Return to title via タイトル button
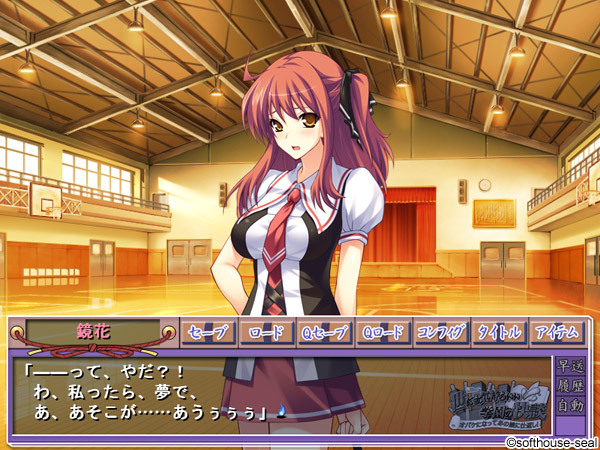Image resolution: width=600 pixels, height=450 pixels. (x=499, y=333)
